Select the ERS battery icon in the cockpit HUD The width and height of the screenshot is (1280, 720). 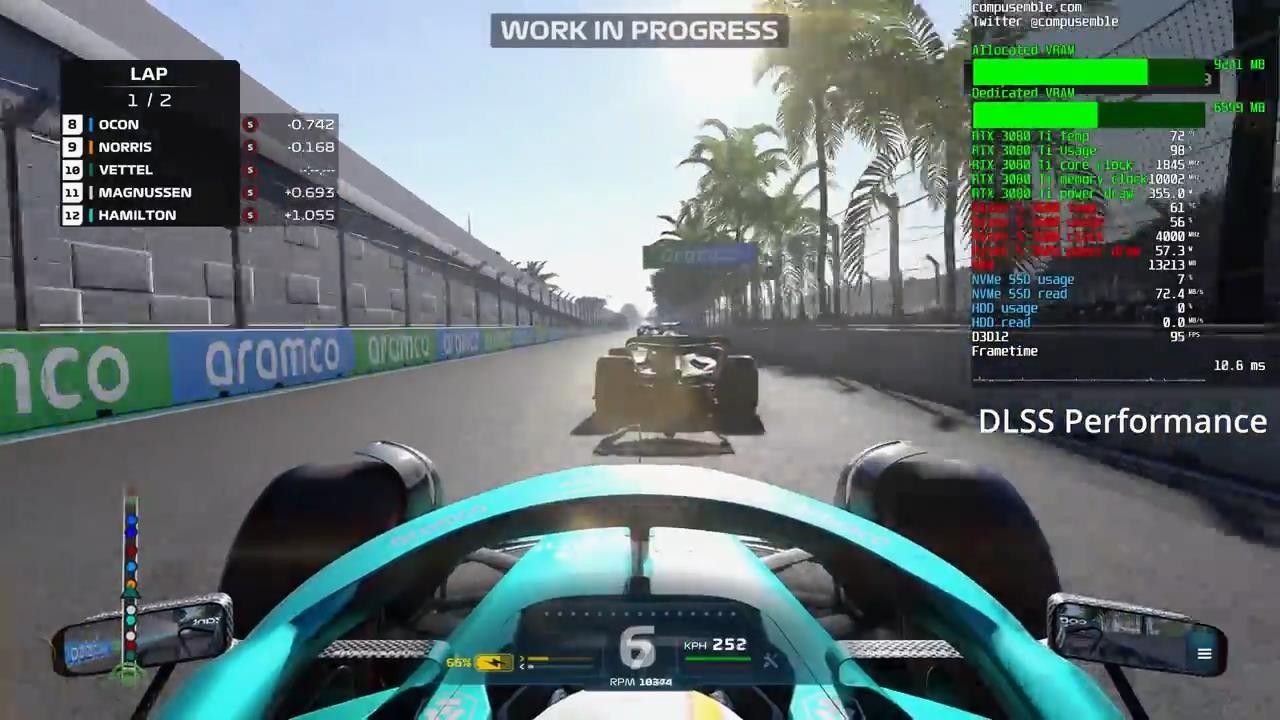click(x=492, y=660)
